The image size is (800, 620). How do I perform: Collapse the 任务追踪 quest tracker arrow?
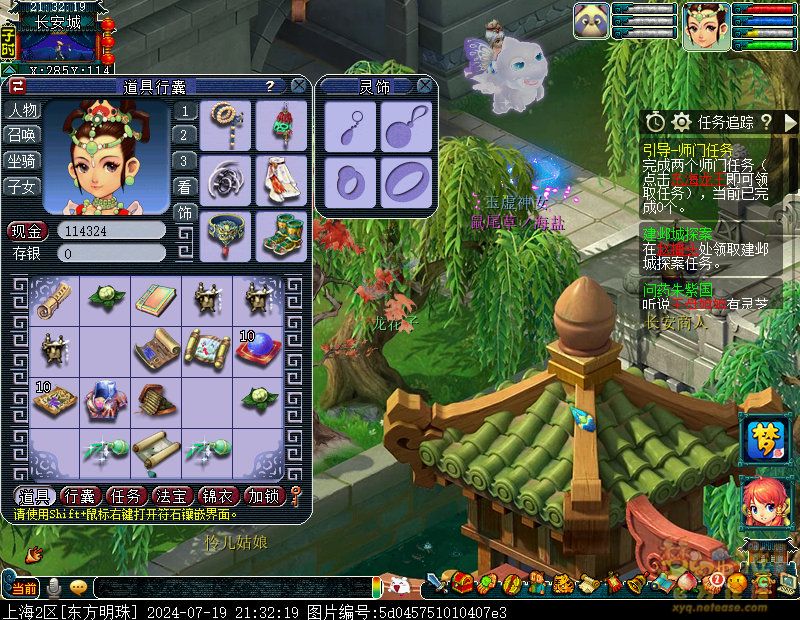pos(791,122)
